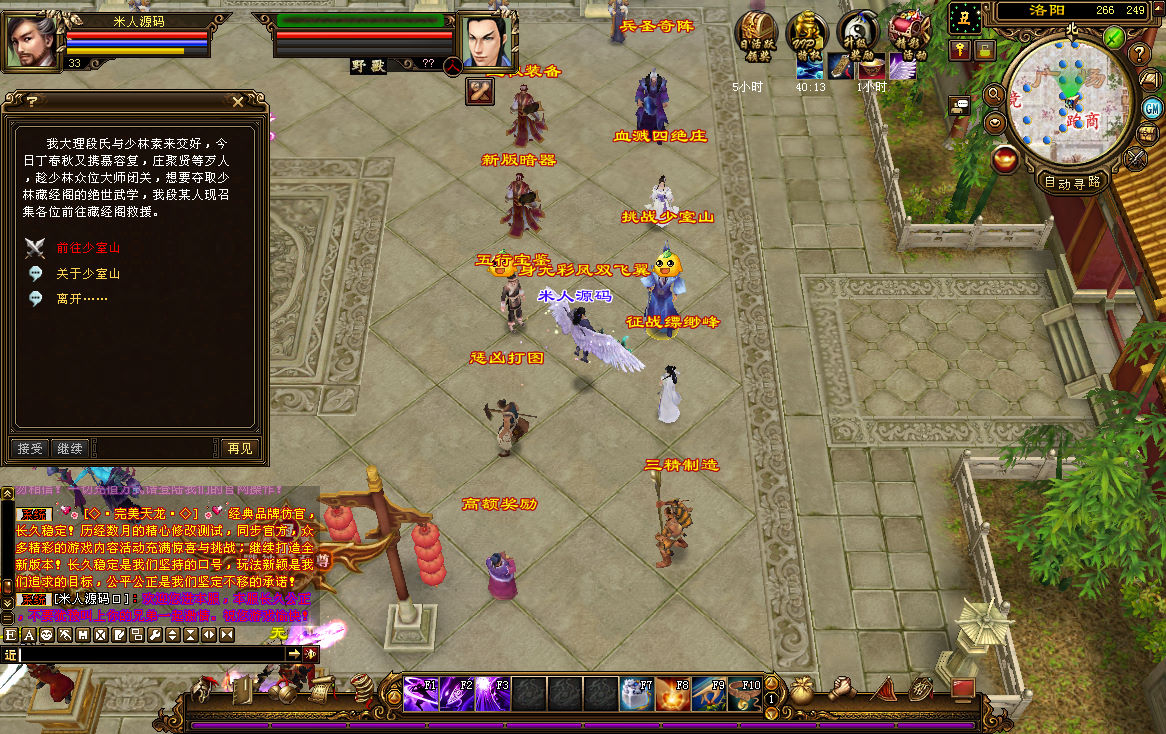Select the 关于少室山 dialogue option
This screenshot has height=734, width=1166.
tap(88, 273)
